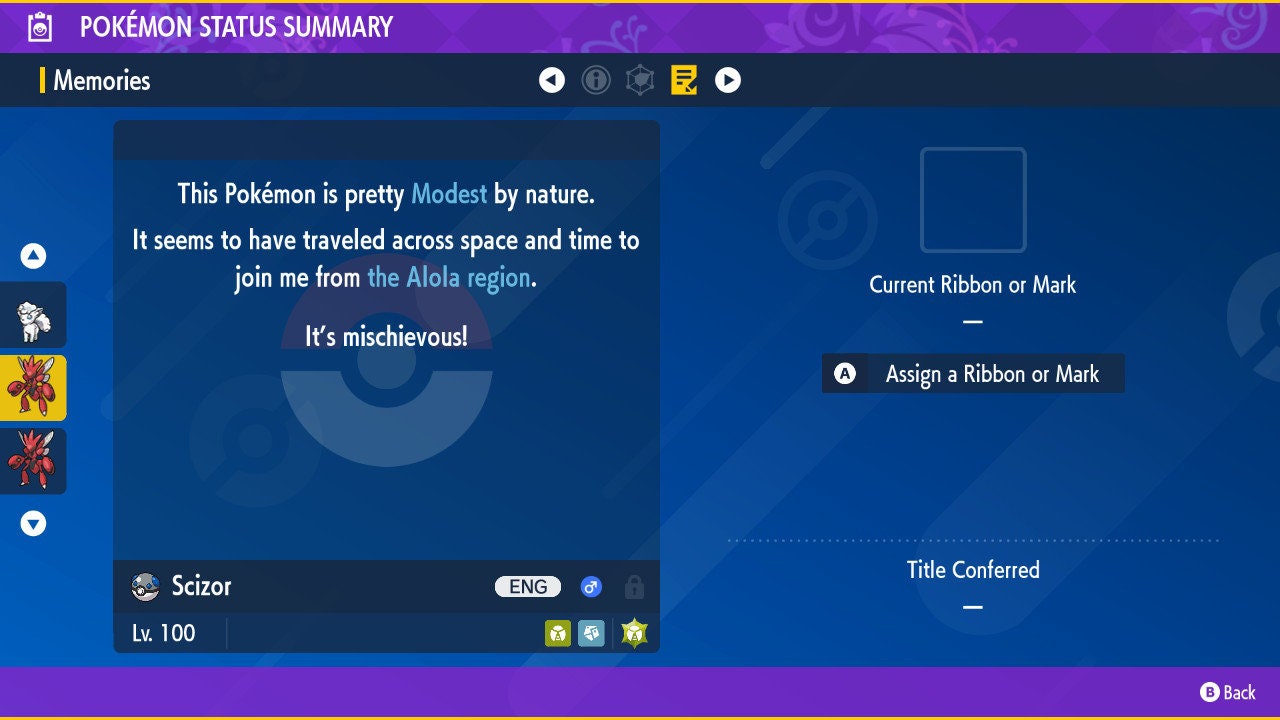This screenshot has width=1280, height=720.
Task: Show the next Pokémon with the down arrow
Action: coord(33,523)
